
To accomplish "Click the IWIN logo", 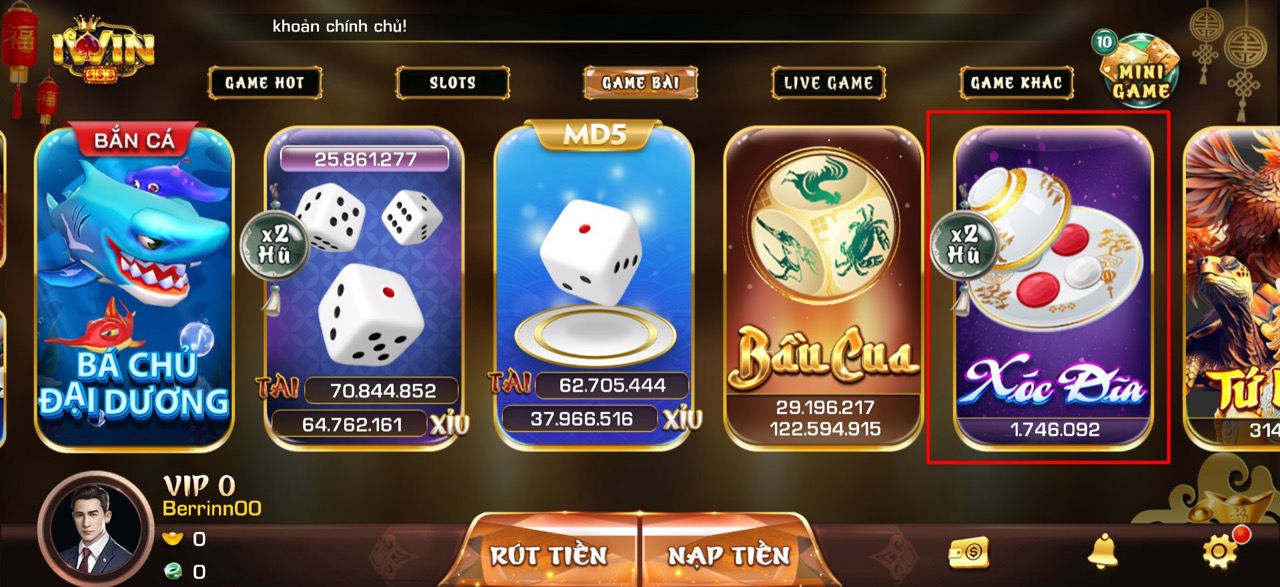I will [103, 50].
